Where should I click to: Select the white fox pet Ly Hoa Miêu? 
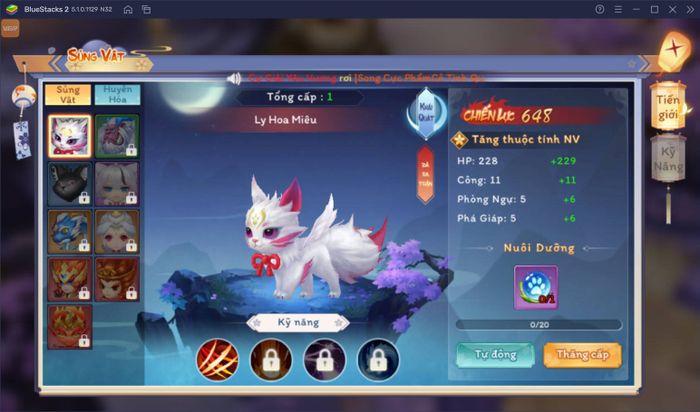point(69,135)
